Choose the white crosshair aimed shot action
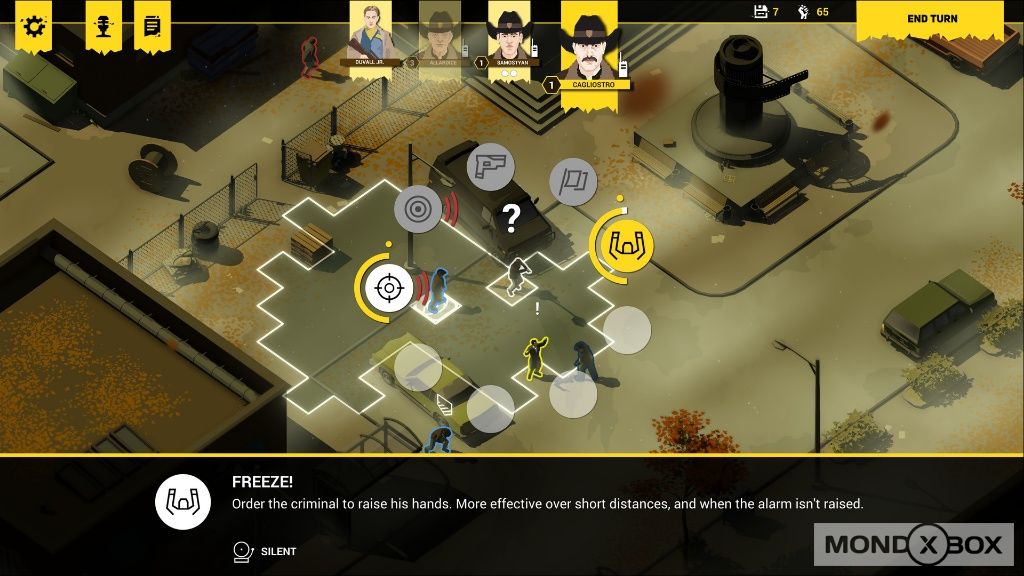The width and height of the screenshot is (1024, 576). (x=388, y=288)
